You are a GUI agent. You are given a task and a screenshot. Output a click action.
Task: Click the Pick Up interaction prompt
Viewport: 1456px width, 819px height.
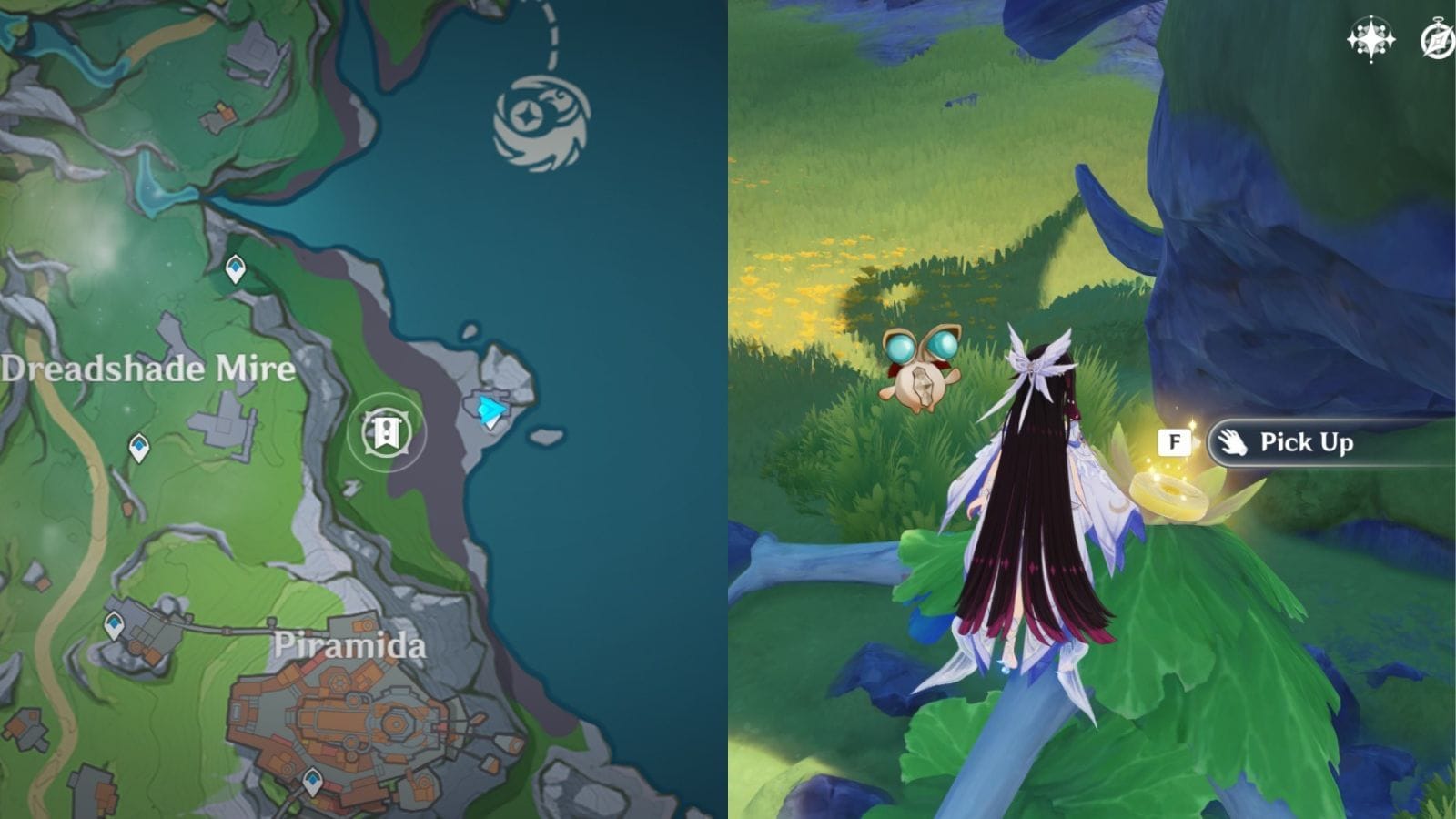pos(1305,443)
